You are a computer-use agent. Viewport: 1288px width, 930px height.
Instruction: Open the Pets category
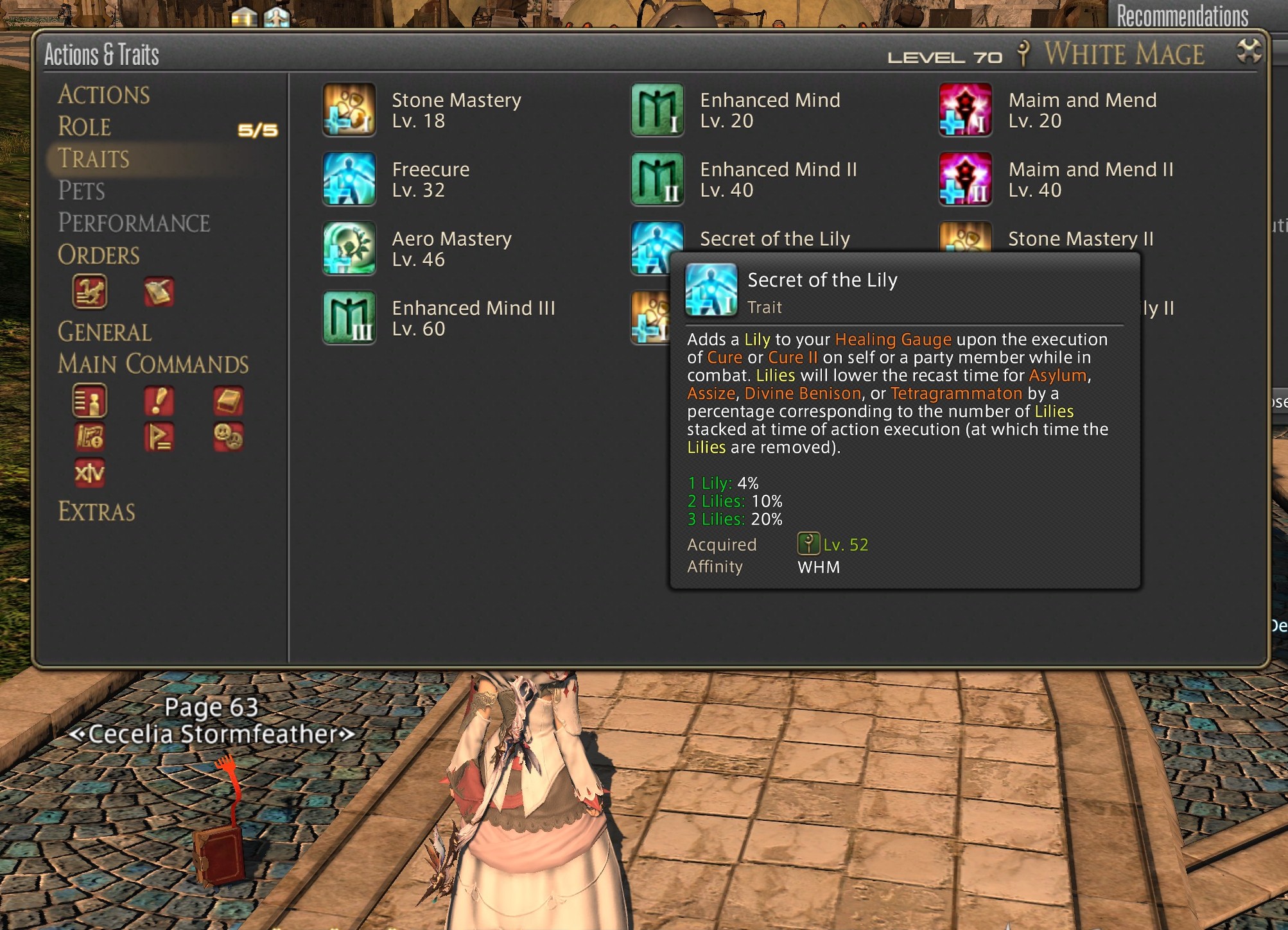[82, 191]
